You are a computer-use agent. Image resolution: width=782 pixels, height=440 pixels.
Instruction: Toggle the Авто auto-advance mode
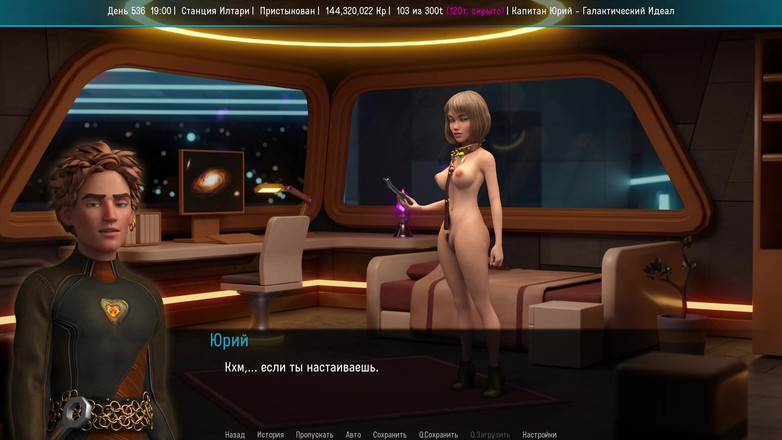[353, 435]
